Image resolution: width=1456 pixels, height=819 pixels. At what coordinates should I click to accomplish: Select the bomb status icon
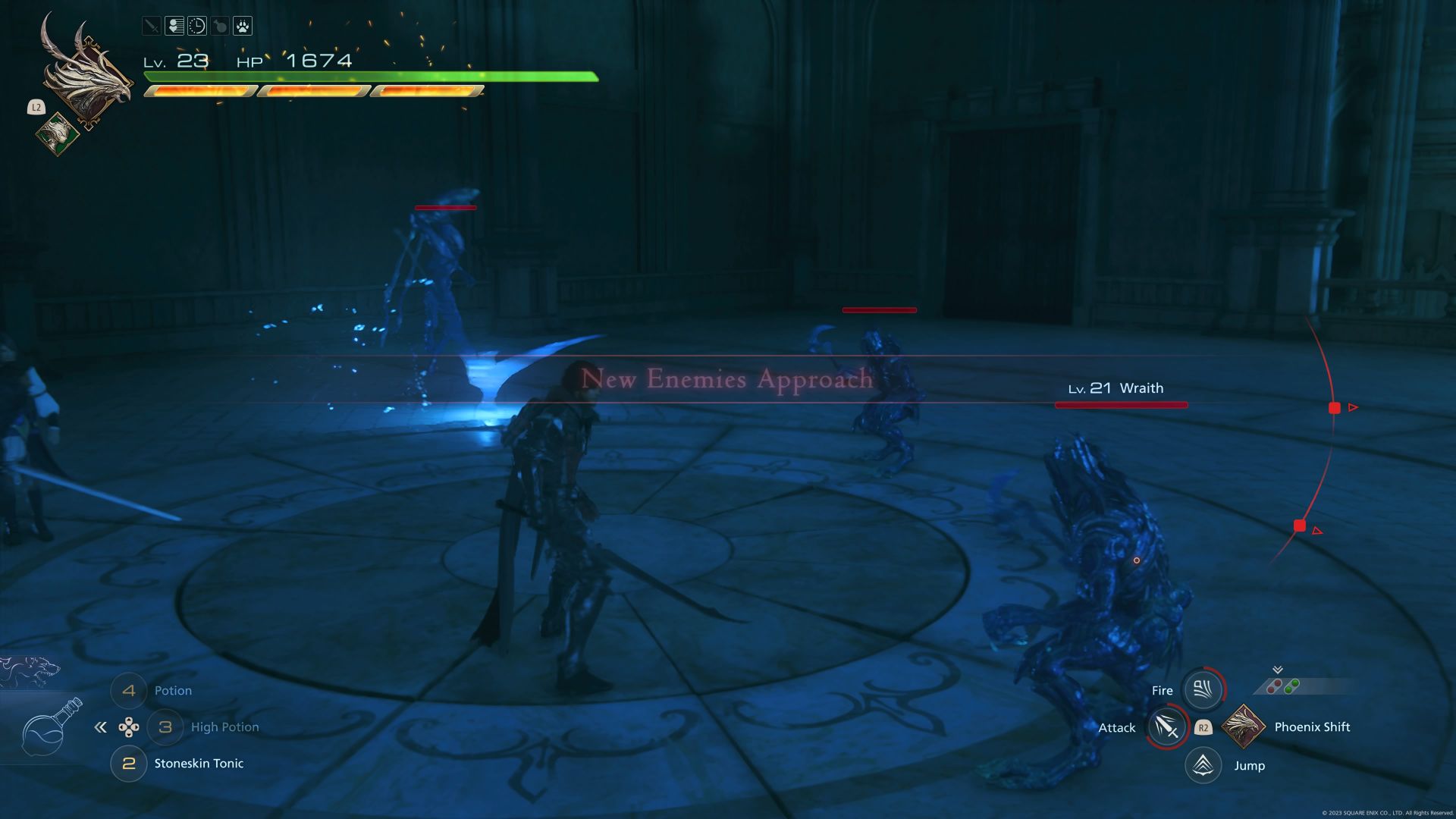pyautogui.click(x=220, y=26)
